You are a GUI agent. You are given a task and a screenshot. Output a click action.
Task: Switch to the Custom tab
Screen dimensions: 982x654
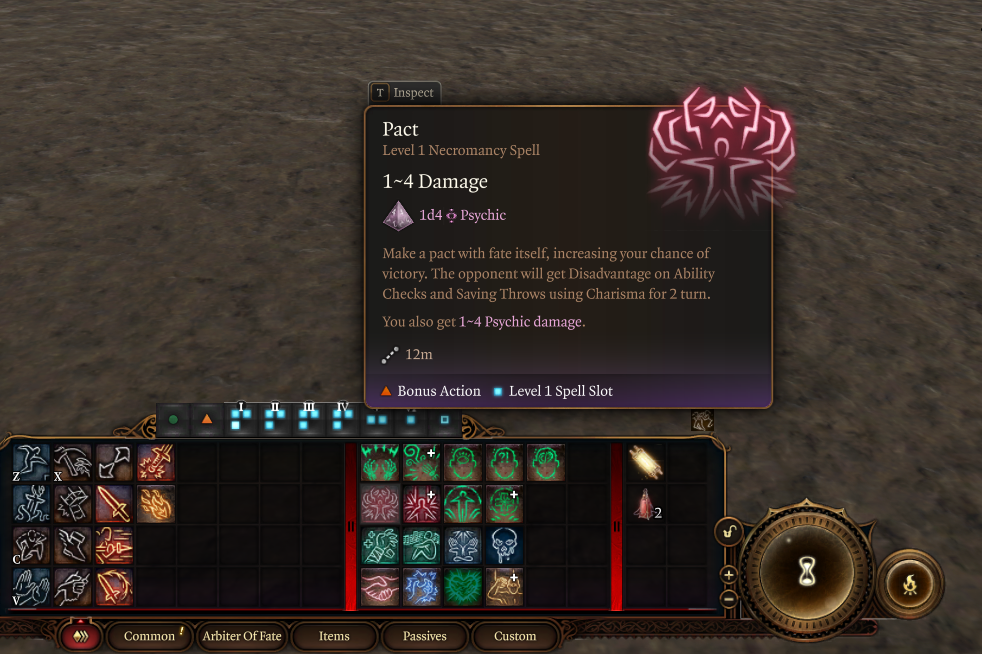tap(515, 636)
